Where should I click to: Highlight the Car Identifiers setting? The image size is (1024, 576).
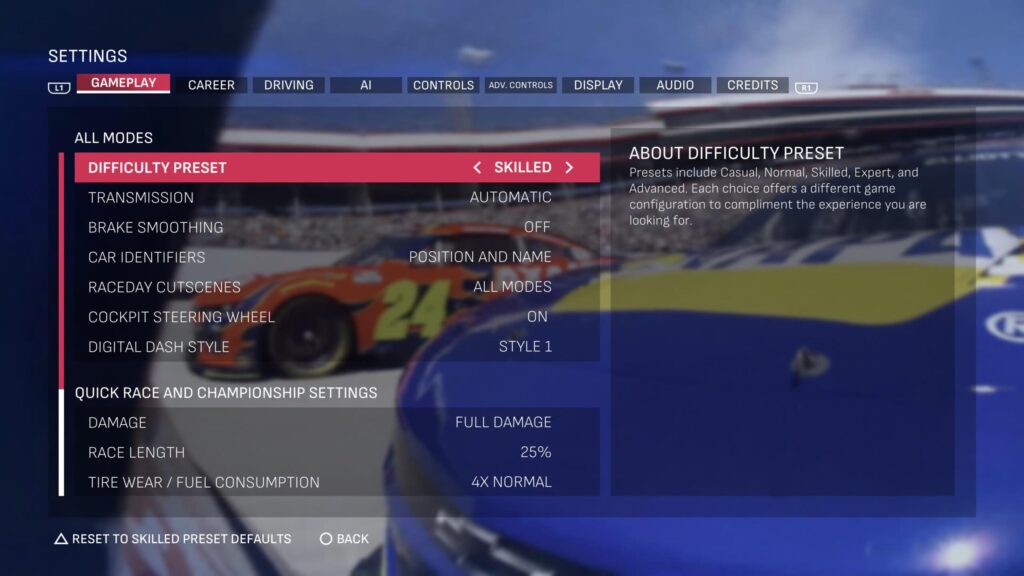337,257
